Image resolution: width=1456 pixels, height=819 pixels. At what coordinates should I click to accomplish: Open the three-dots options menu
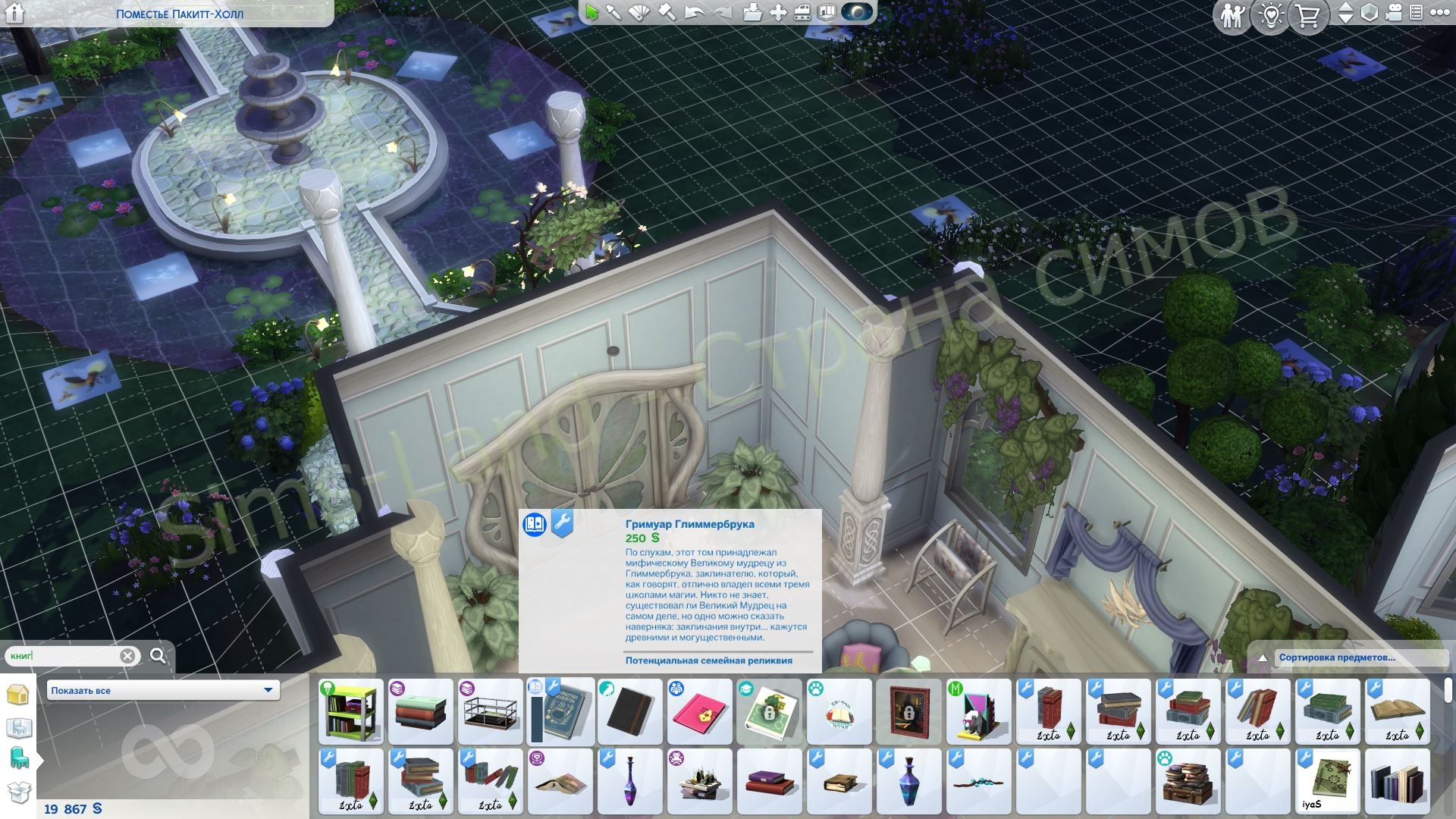(x=1439, y=13)
